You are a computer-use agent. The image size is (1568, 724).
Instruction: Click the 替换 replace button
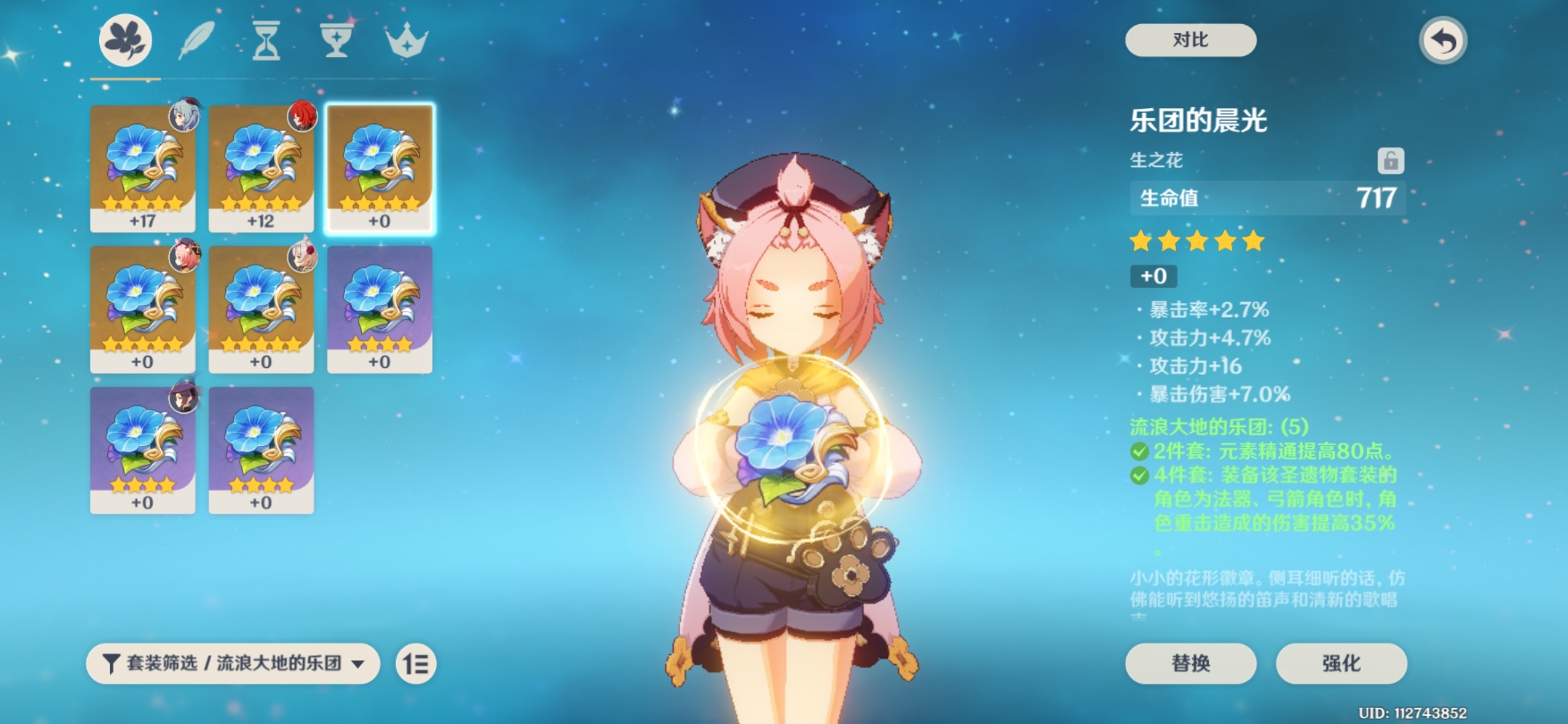1190,663
